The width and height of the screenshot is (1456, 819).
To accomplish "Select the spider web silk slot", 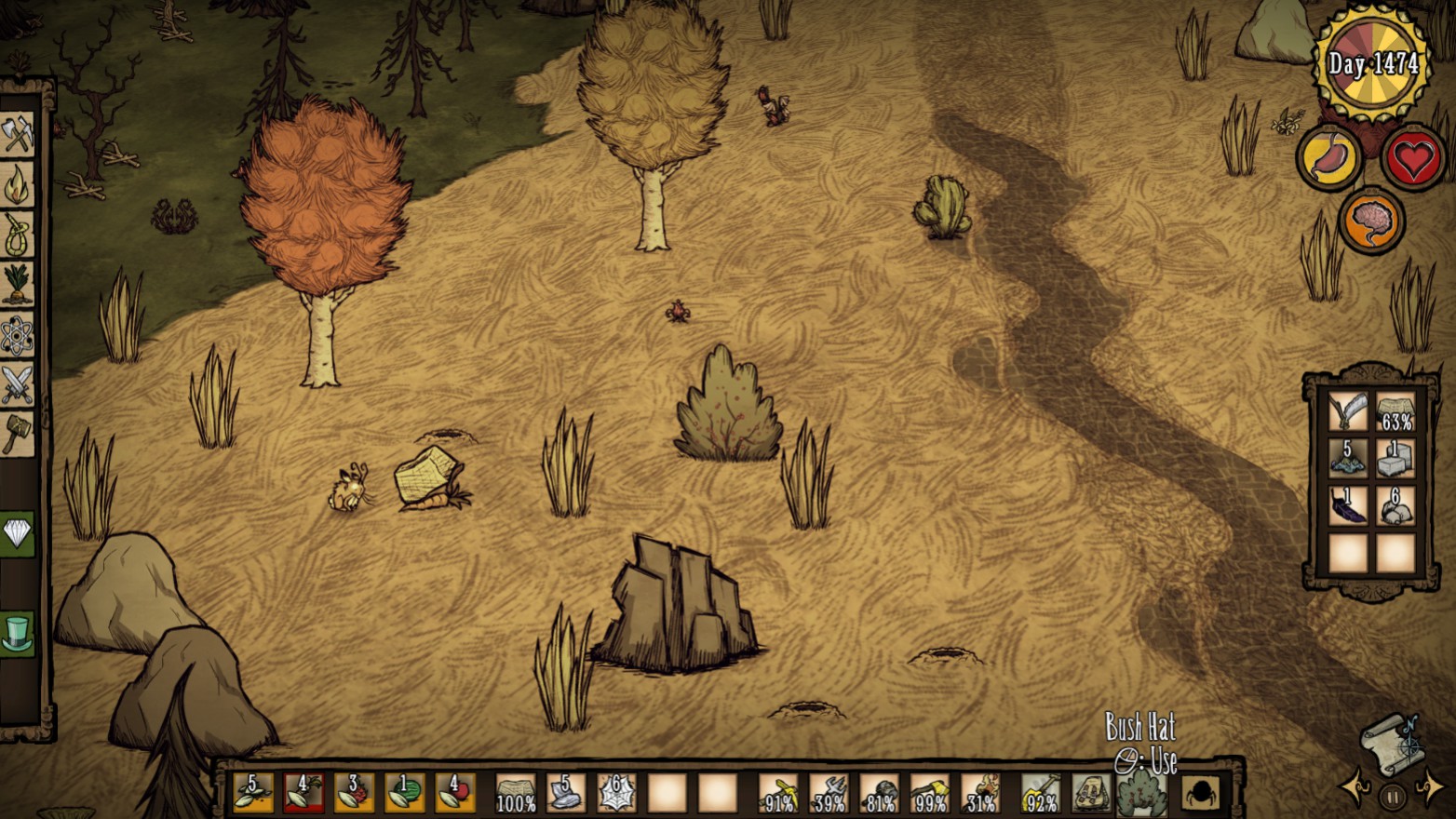I will (616, 794).
